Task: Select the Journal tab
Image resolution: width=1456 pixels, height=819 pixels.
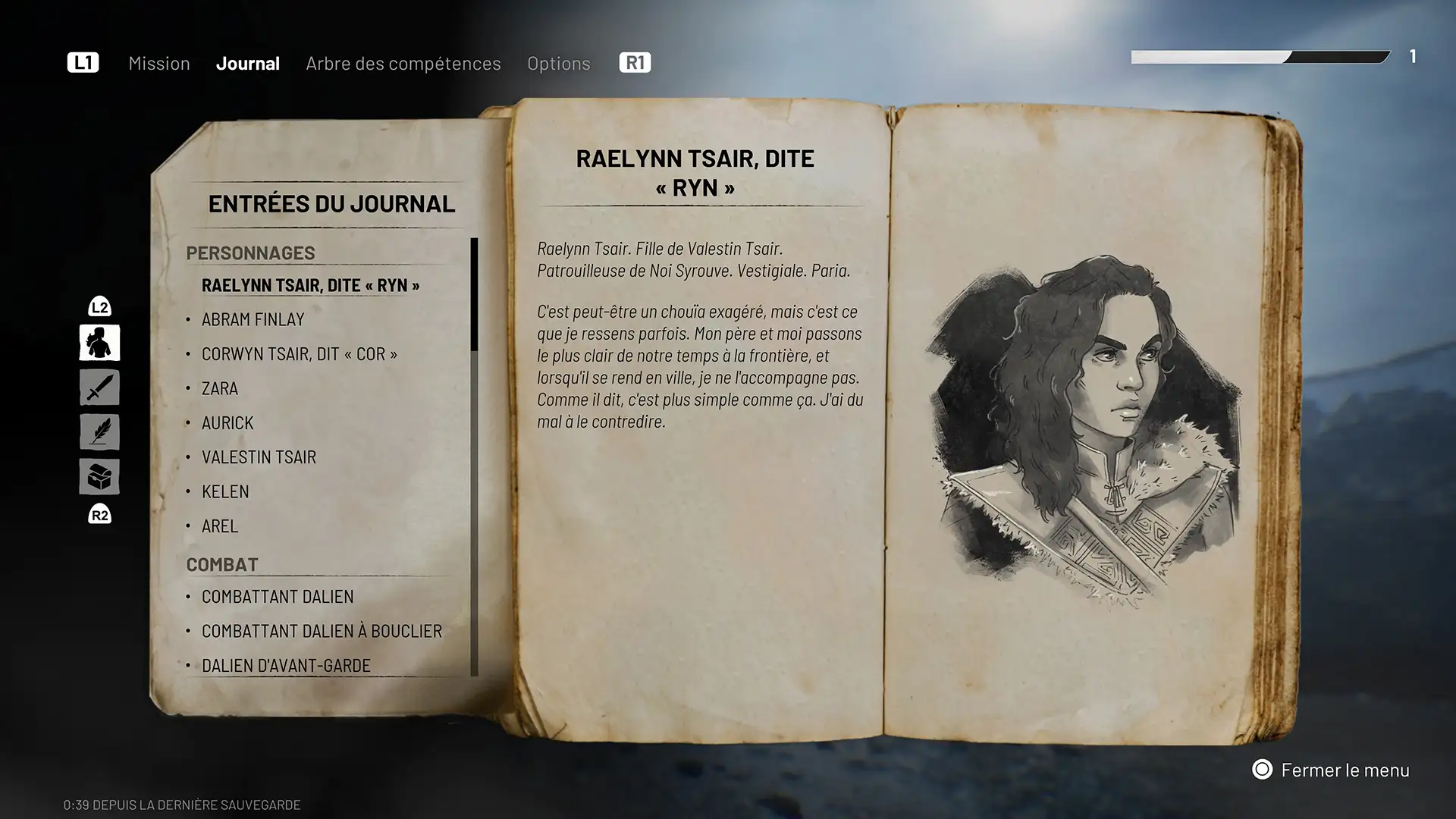Action: [248, 64]
